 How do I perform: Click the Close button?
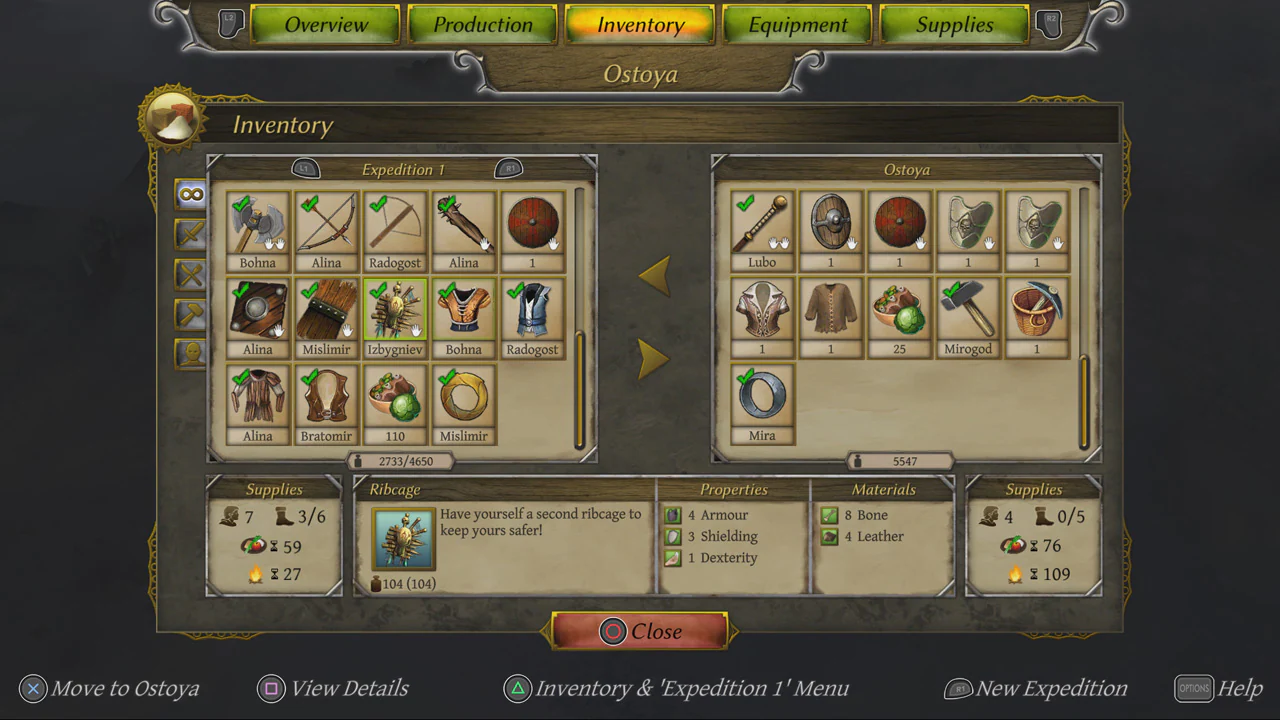640,631
